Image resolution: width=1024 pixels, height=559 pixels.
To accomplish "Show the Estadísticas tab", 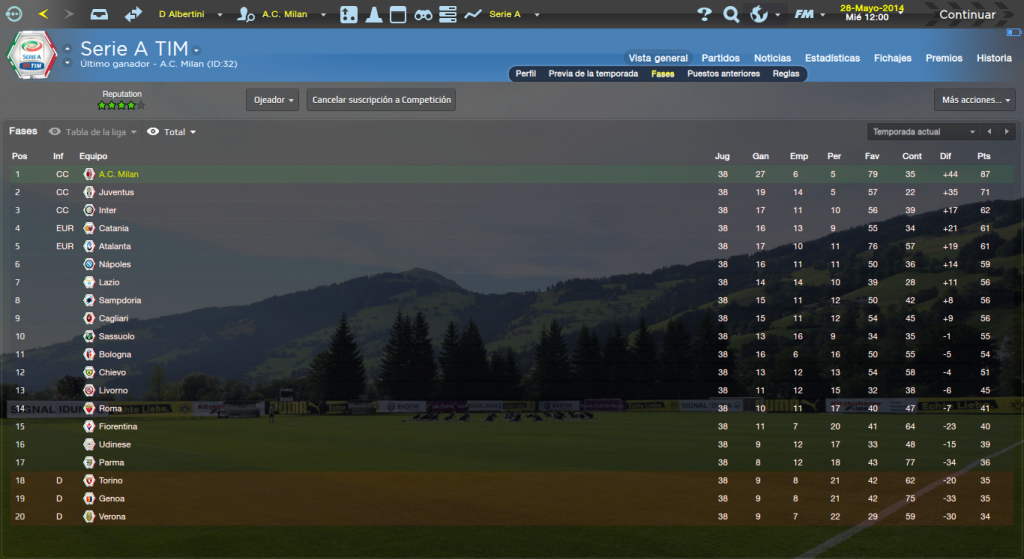I will pos(832,58).
